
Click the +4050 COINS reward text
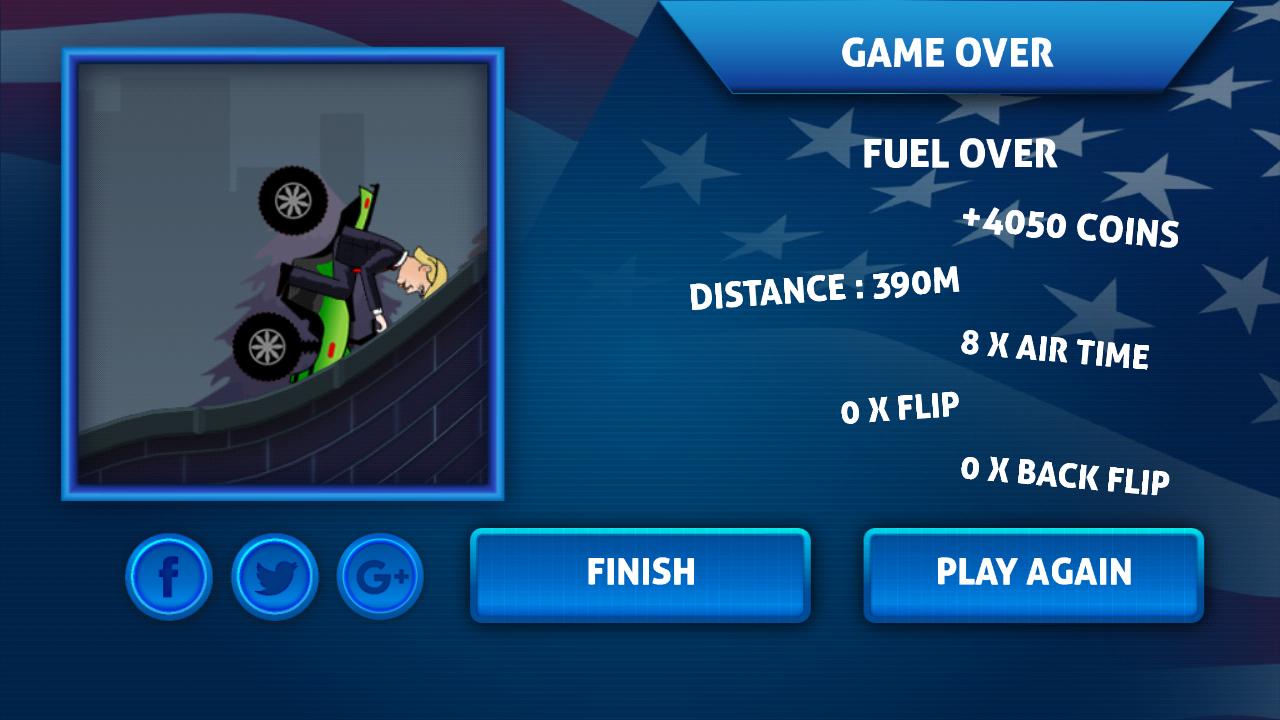pos(1070,226)
